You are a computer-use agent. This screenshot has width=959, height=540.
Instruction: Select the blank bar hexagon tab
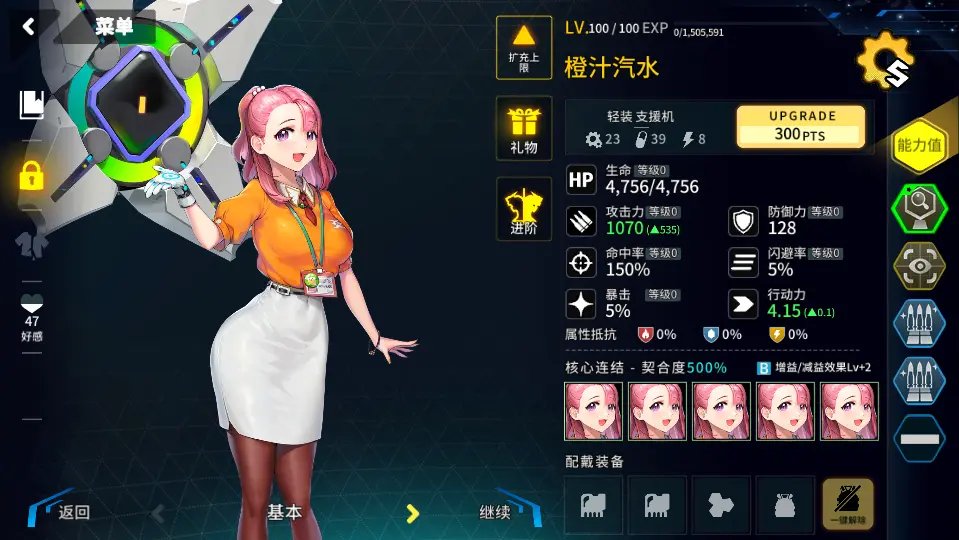(919, 437)
